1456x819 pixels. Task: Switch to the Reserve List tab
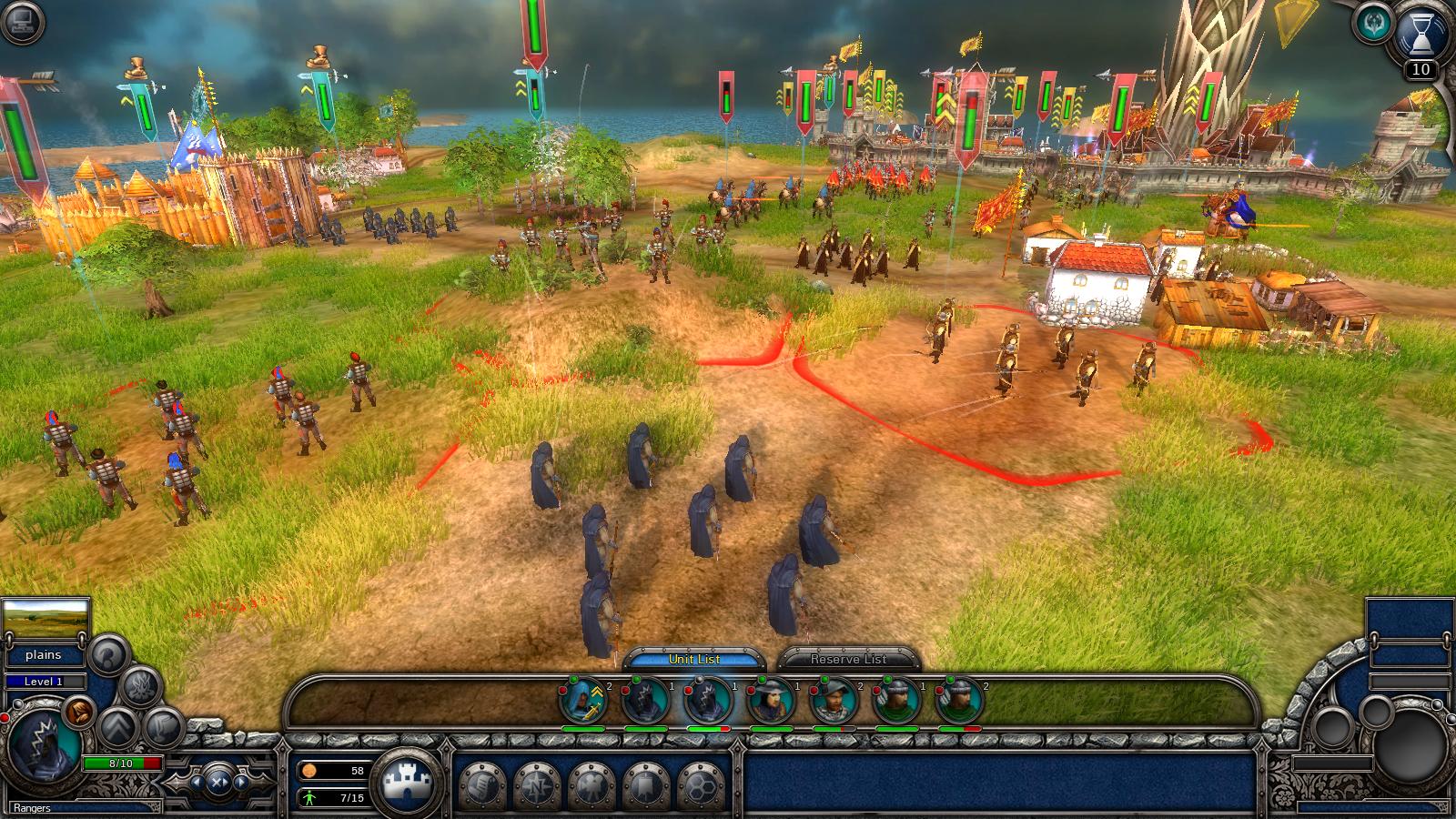pos(848,659)
